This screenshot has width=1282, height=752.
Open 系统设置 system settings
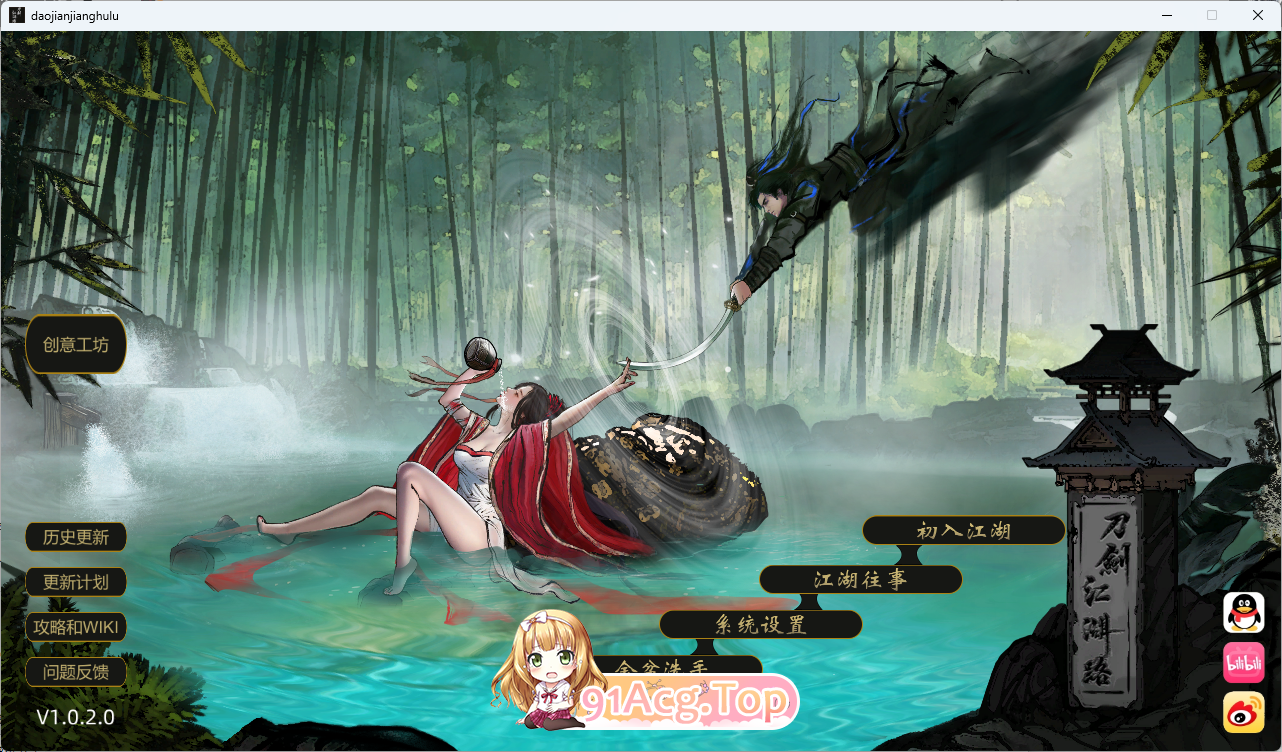[x=760, y=624]
